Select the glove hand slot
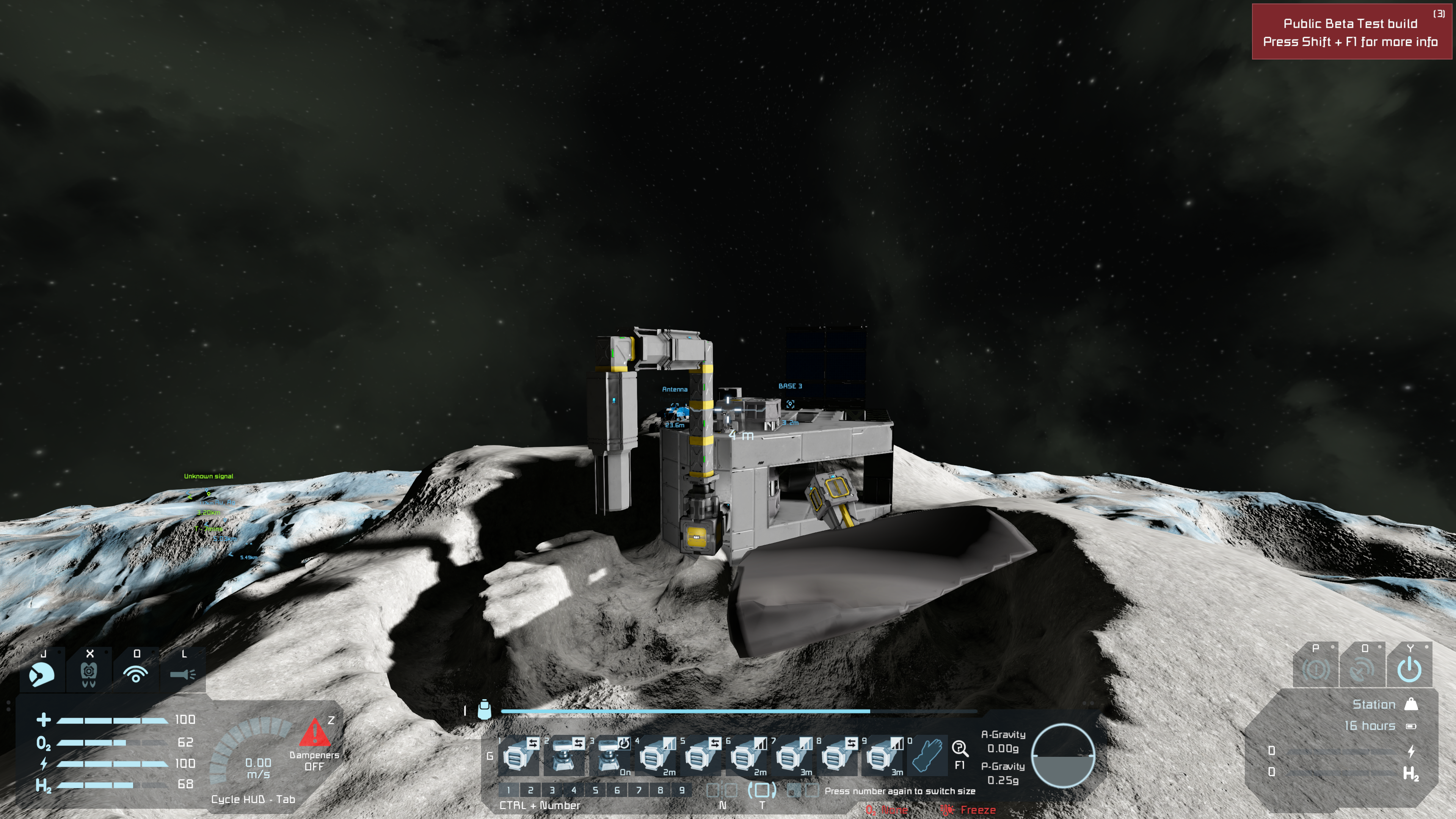Viewport: 1456px width, 819px height. tap(927, 756)
